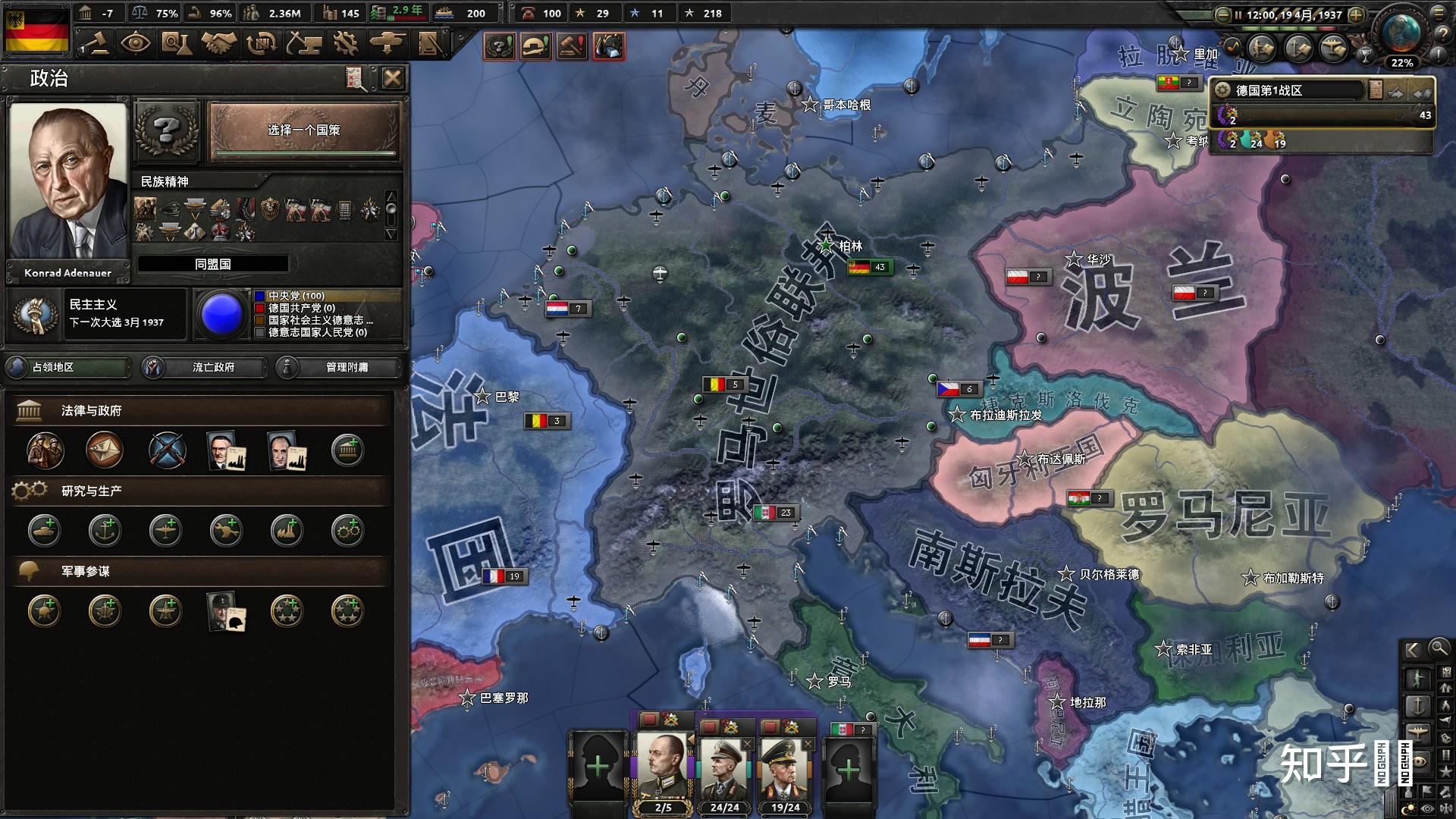
Task: Open the 占领地区 occupied territories view
Action: point(67,367)
